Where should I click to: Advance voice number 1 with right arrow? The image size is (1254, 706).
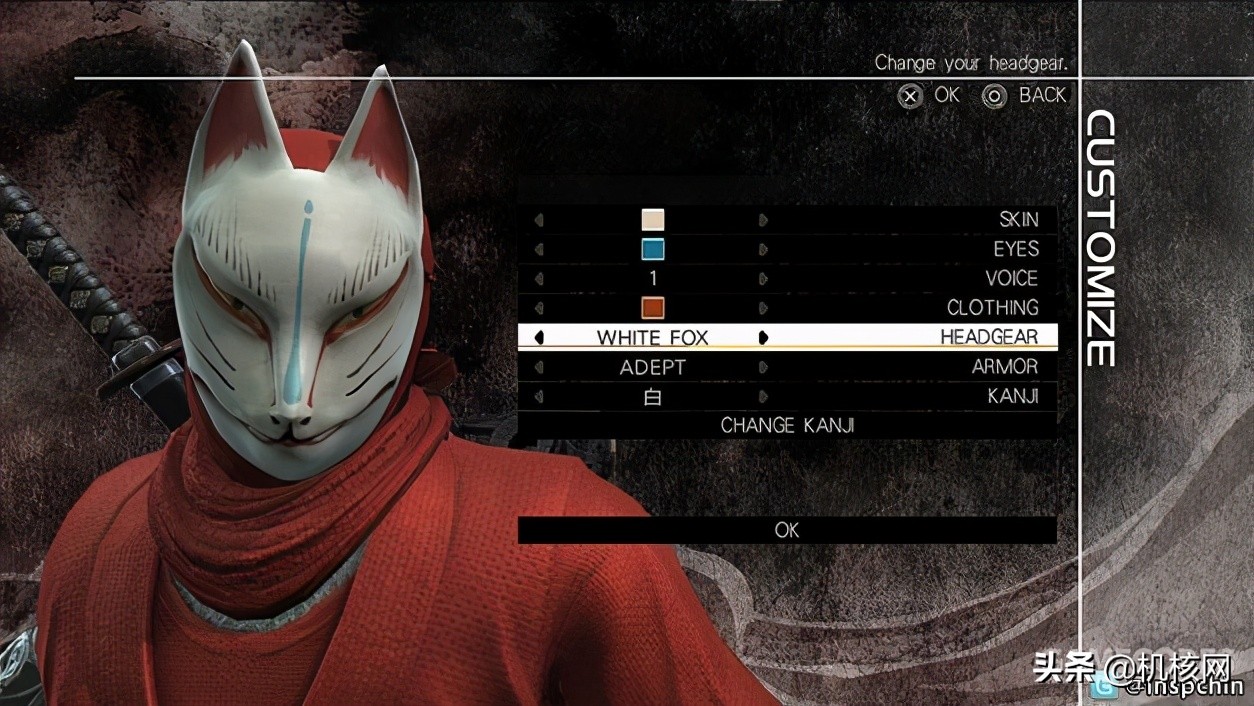pos(764,279)
